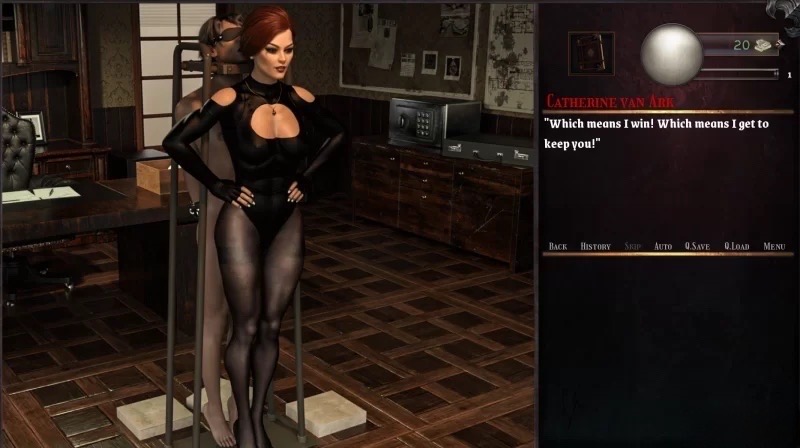The height and width of the screenshot is (448, 800).
Task: Quick load with Q.Load
Action: (x=736, y=246)
